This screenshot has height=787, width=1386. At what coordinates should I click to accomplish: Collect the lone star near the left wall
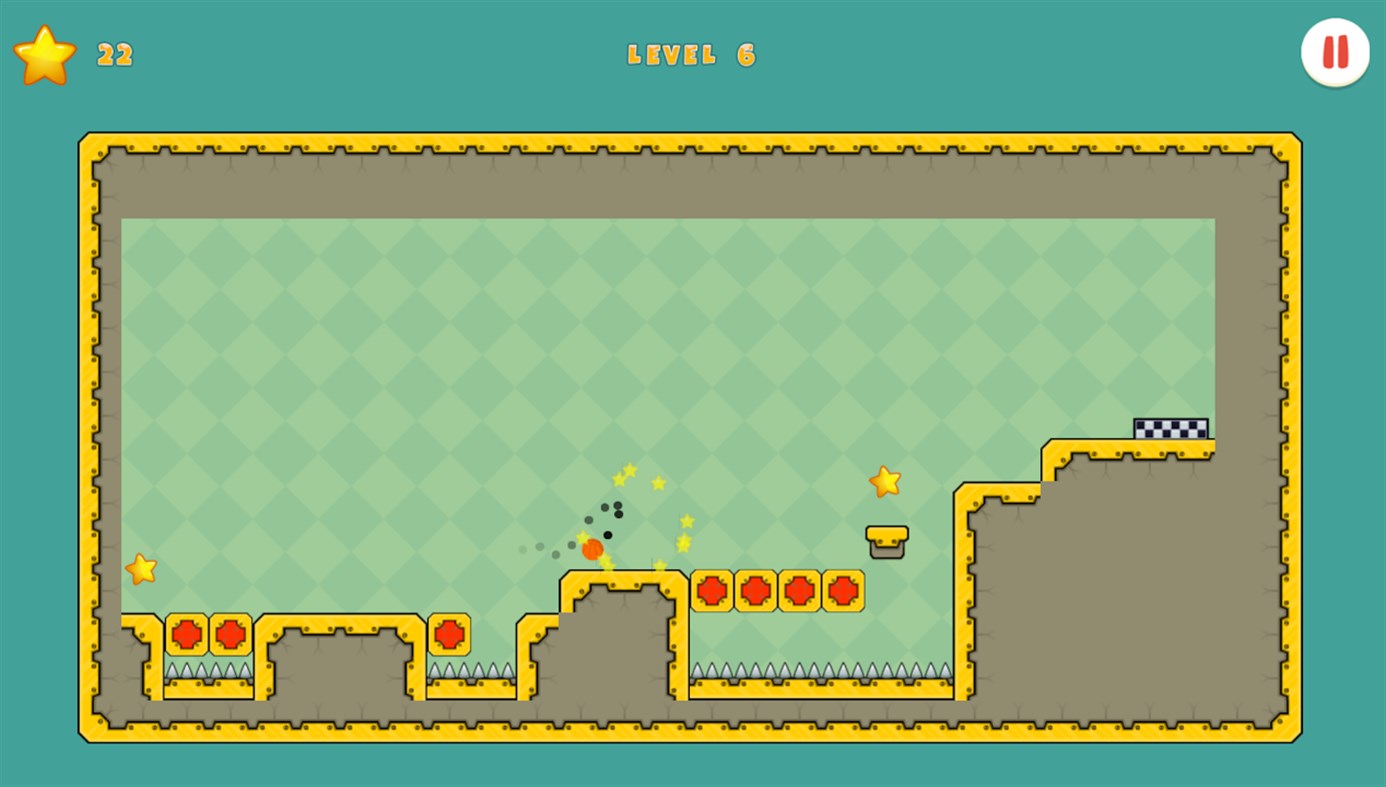click(x=140, y=568)
